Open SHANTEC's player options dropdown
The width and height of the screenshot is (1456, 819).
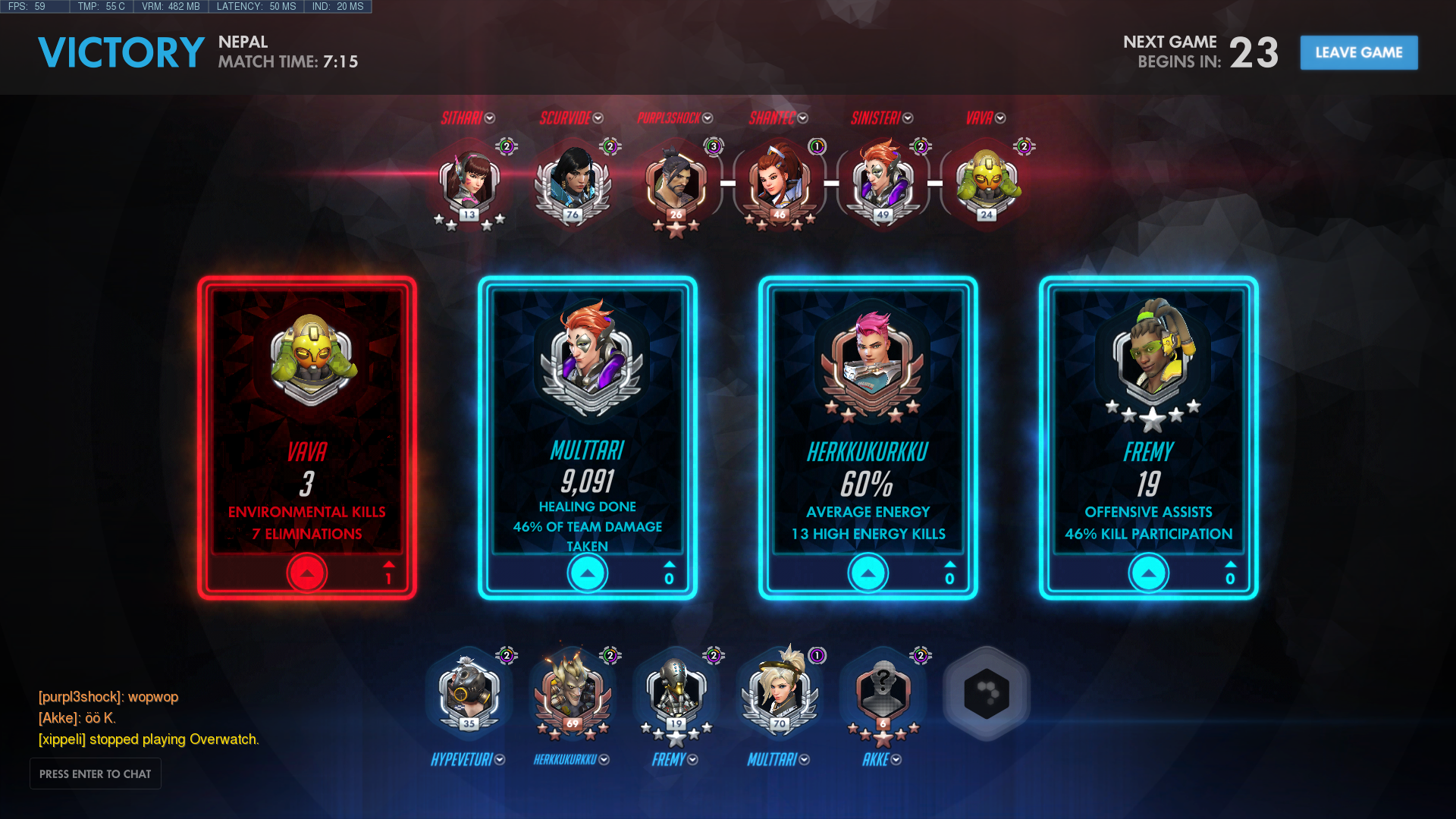[803, 118]
